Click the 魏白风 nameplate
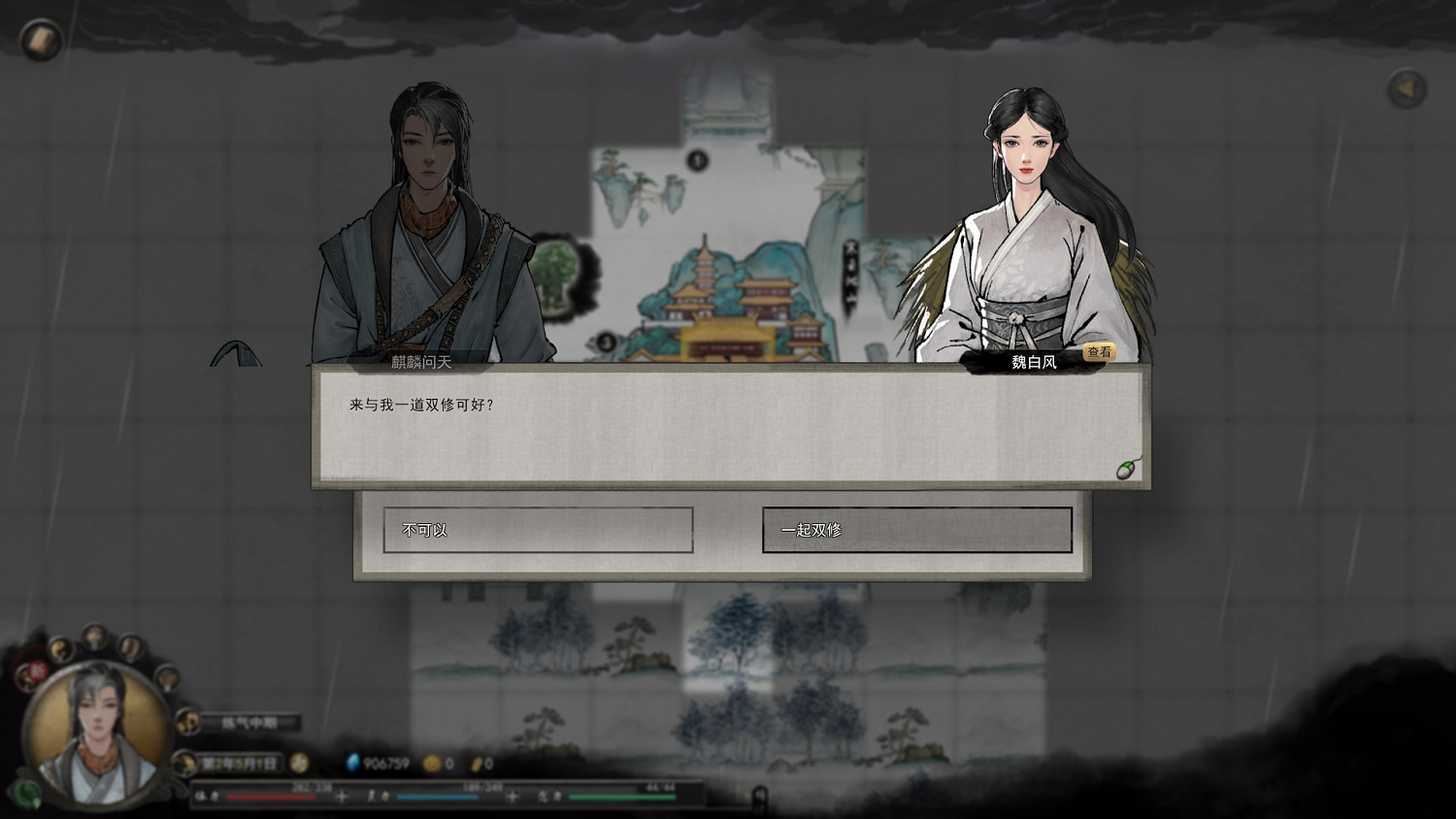The height and width of the screenshot is (819, 1456). [1033, 360]
